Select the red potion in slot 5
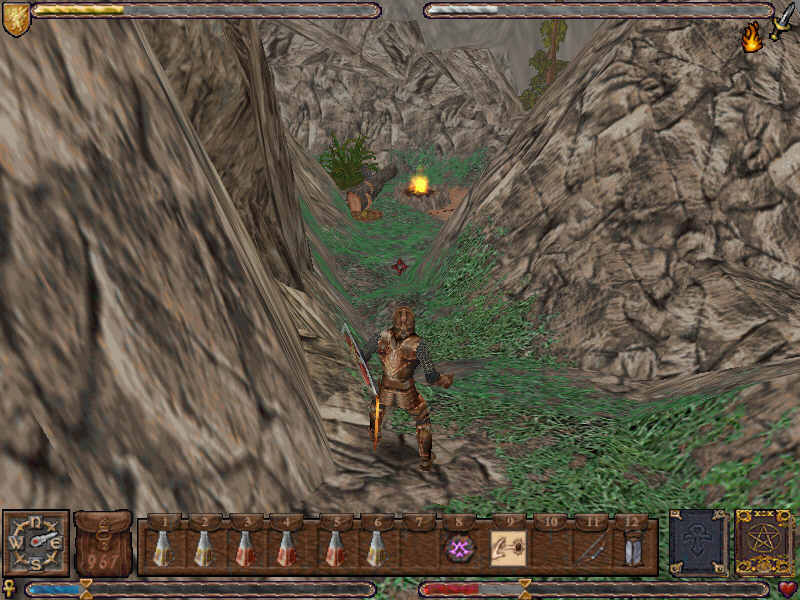Image resolution: width=800 pixels, height=600 pixels. 334,548
